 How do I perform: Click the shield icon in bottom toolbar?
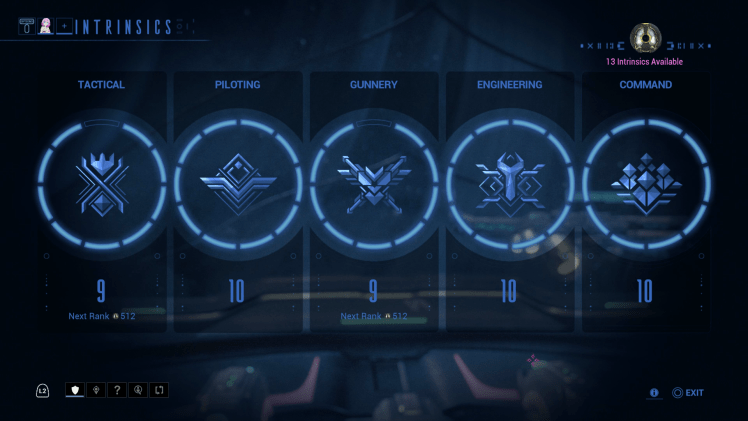(74, 391)
